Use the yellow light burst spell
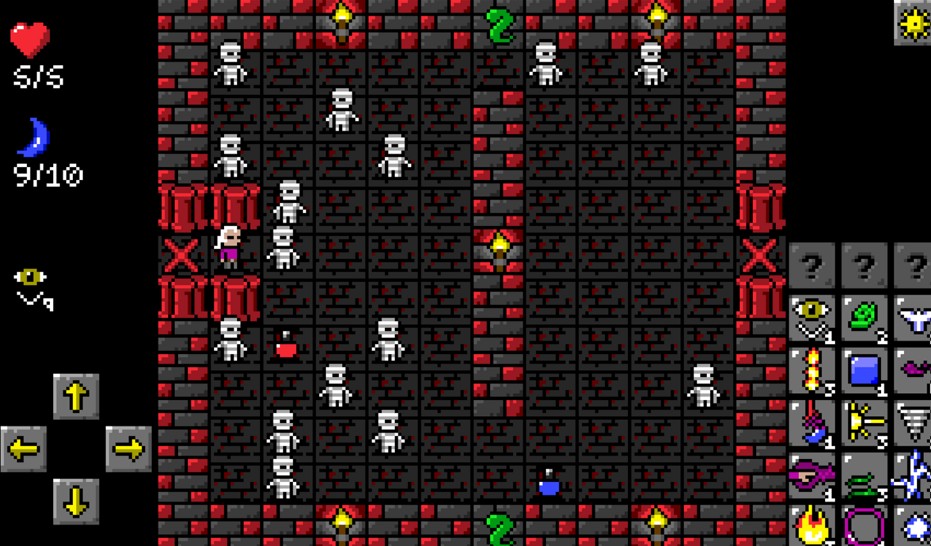931x546 pixels. click(x=864, y=423)
